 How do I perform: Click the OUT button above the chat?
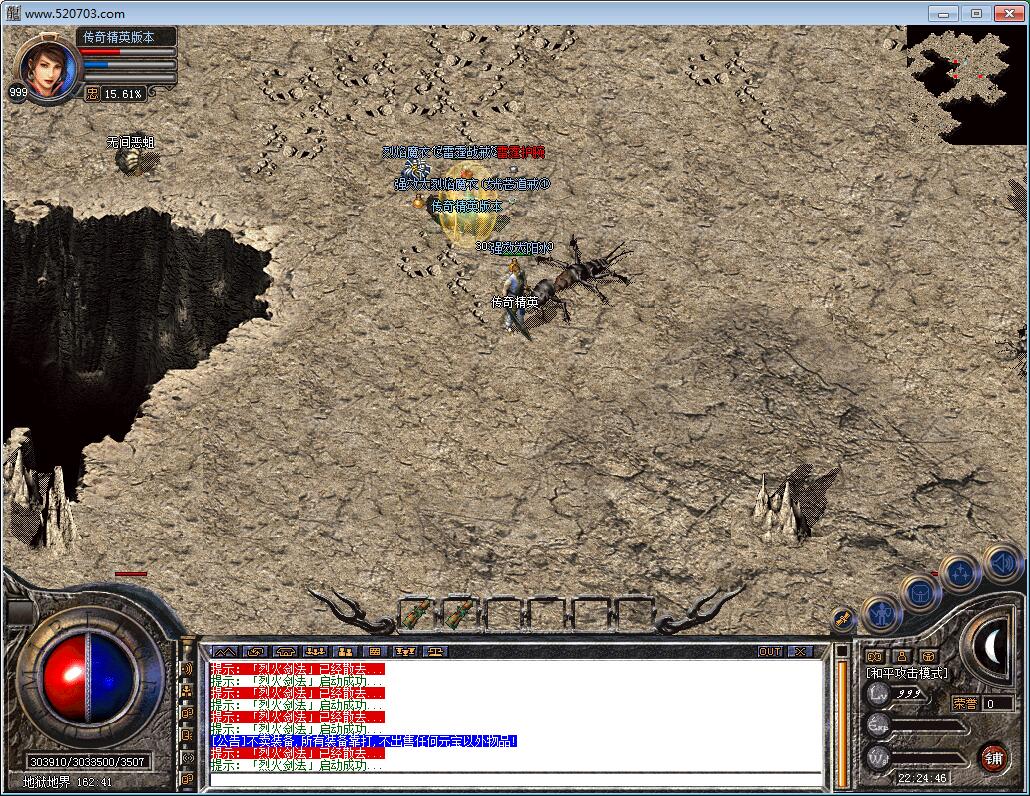(769, 651)
